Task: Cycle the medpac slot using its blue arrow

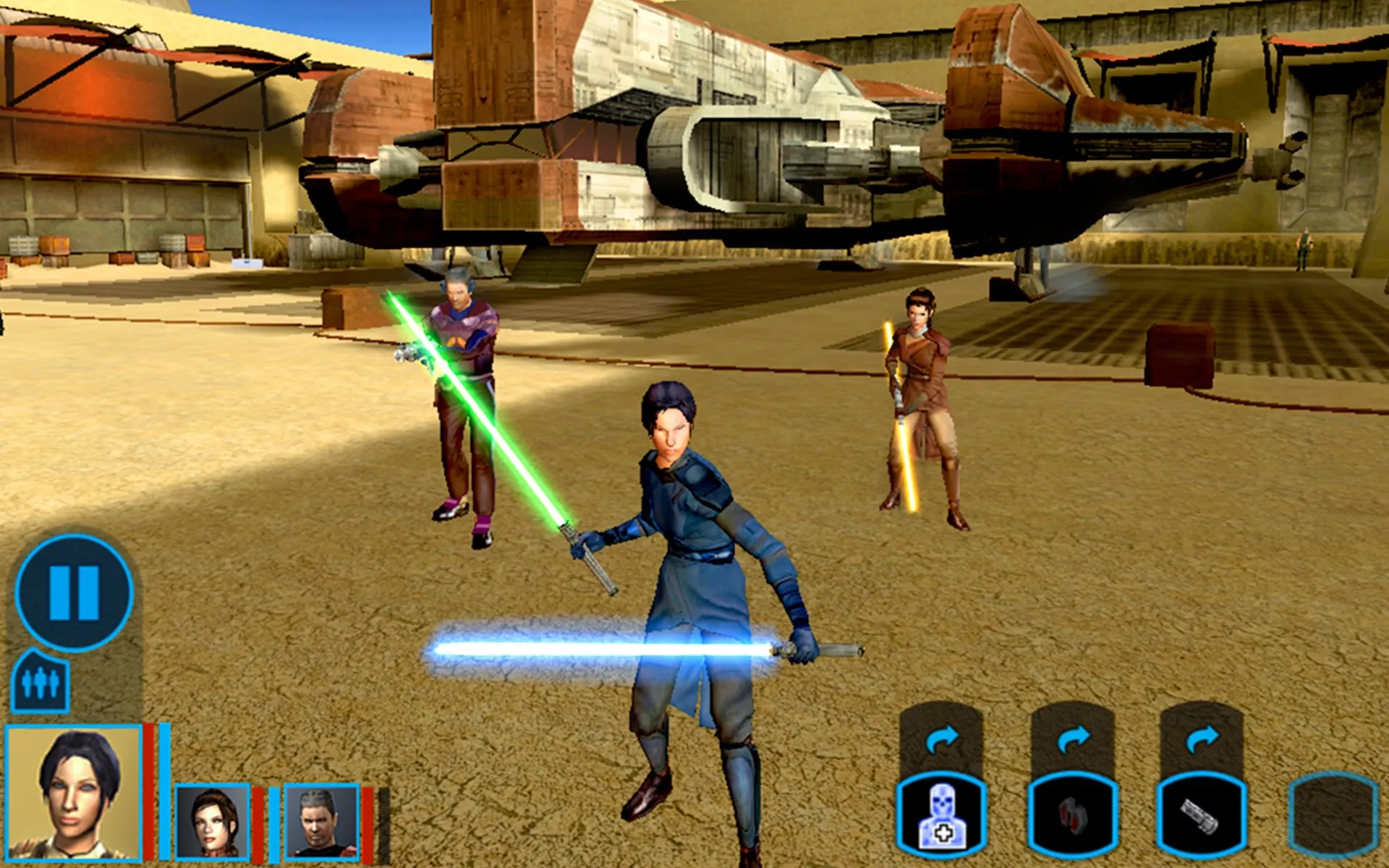Action: pos(940,738)
